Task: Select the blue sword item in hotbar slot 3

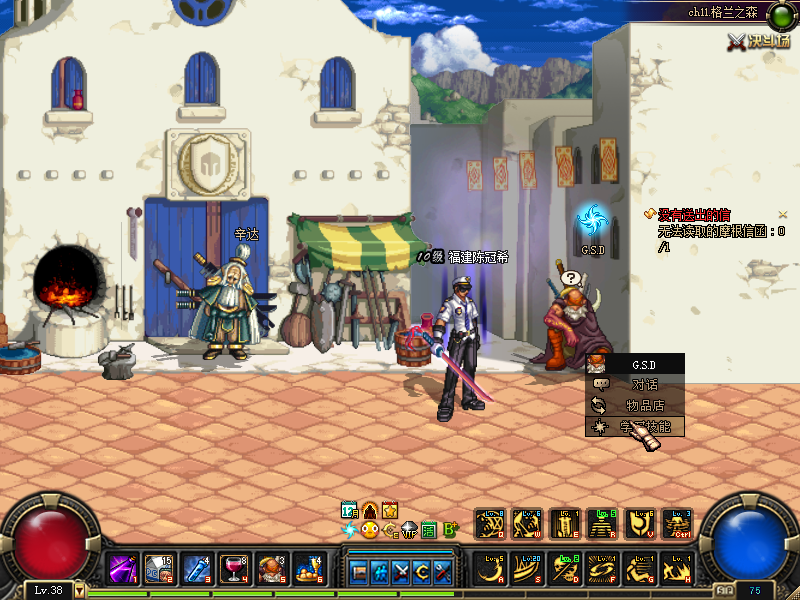Action: [198, 570]
